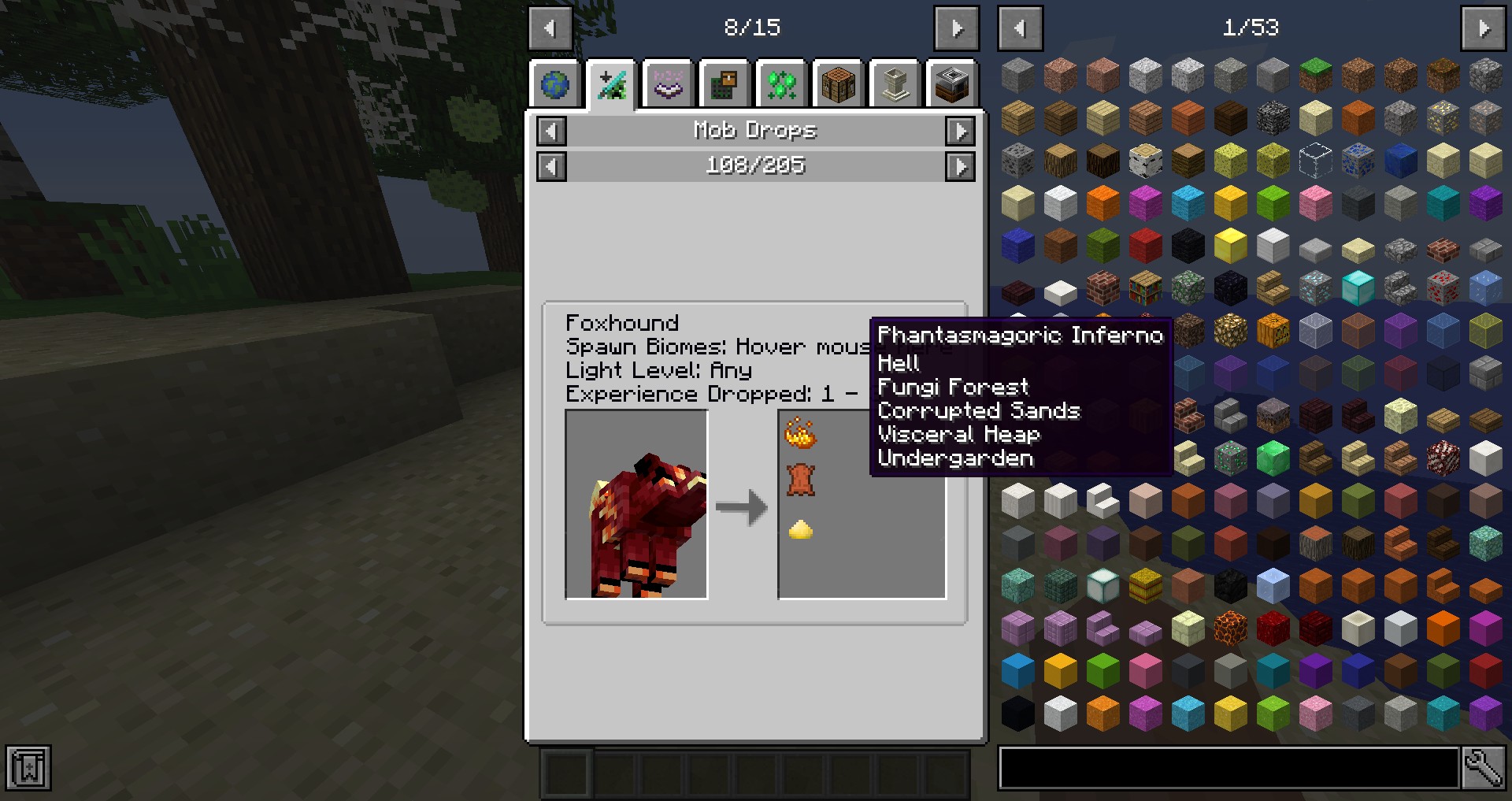Open the bookmark icon in the corner
Viewport: 1512px width, 801px height.
28,768
